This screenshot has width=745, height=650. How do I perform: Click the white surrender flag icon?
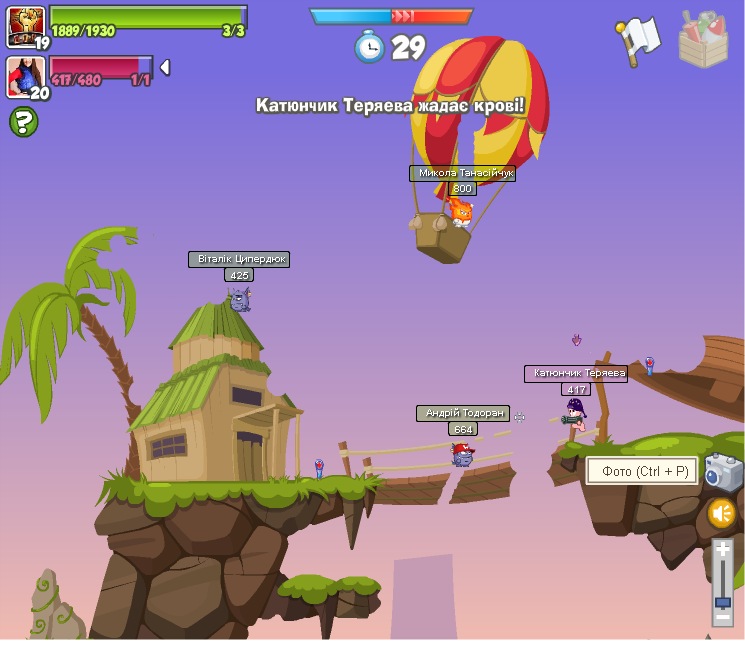(x=637, y=39)
